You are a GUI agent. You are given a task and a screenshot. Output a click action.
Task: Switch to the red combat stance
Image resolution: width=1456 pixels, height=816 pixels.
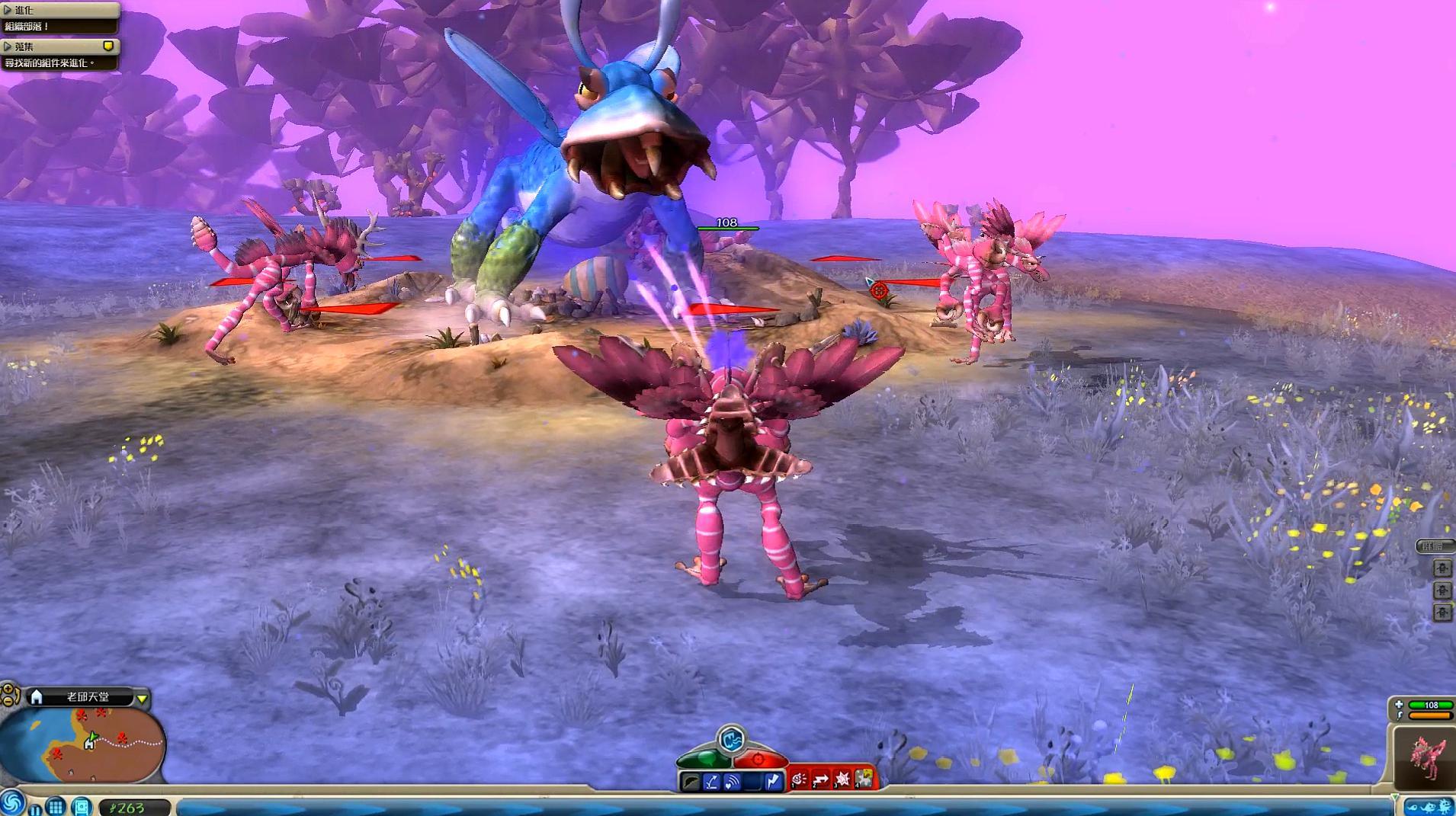pyautogui.click(x=759, y=759)
